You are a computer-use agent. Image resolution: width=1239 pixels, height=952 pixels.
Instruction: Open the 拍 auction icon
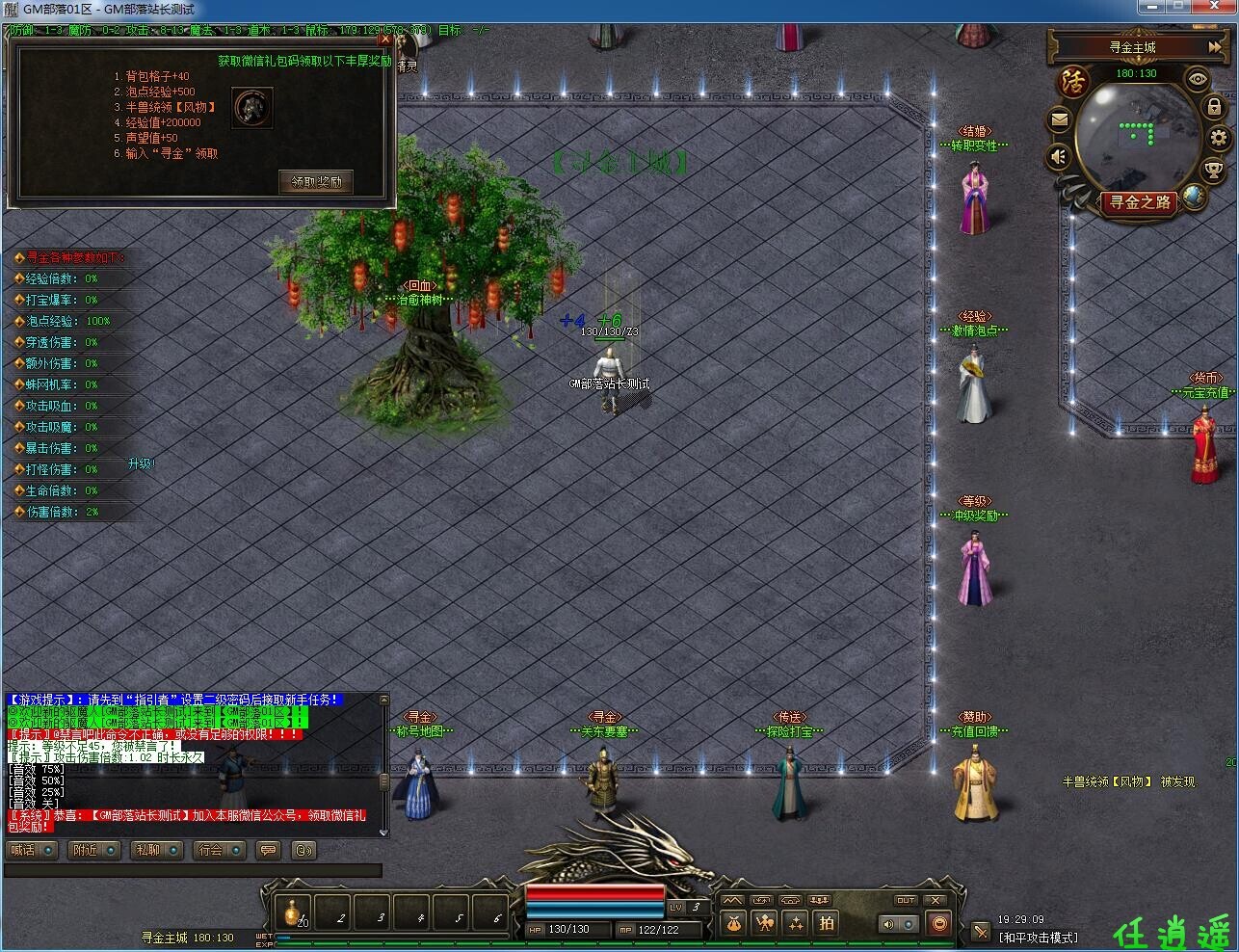coord(827,923)
